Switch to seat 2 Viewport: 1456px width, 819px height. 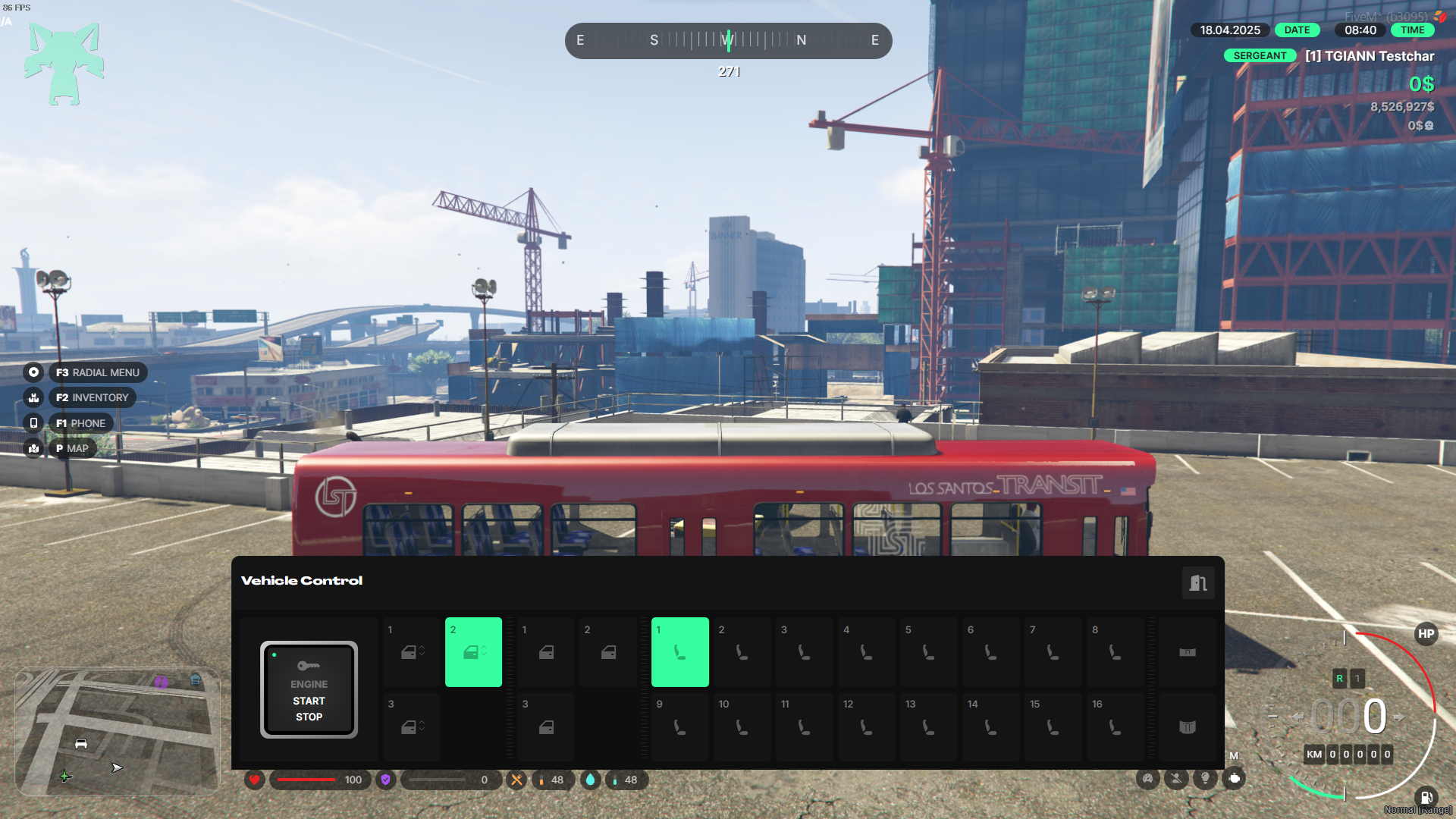coord(742,652)
